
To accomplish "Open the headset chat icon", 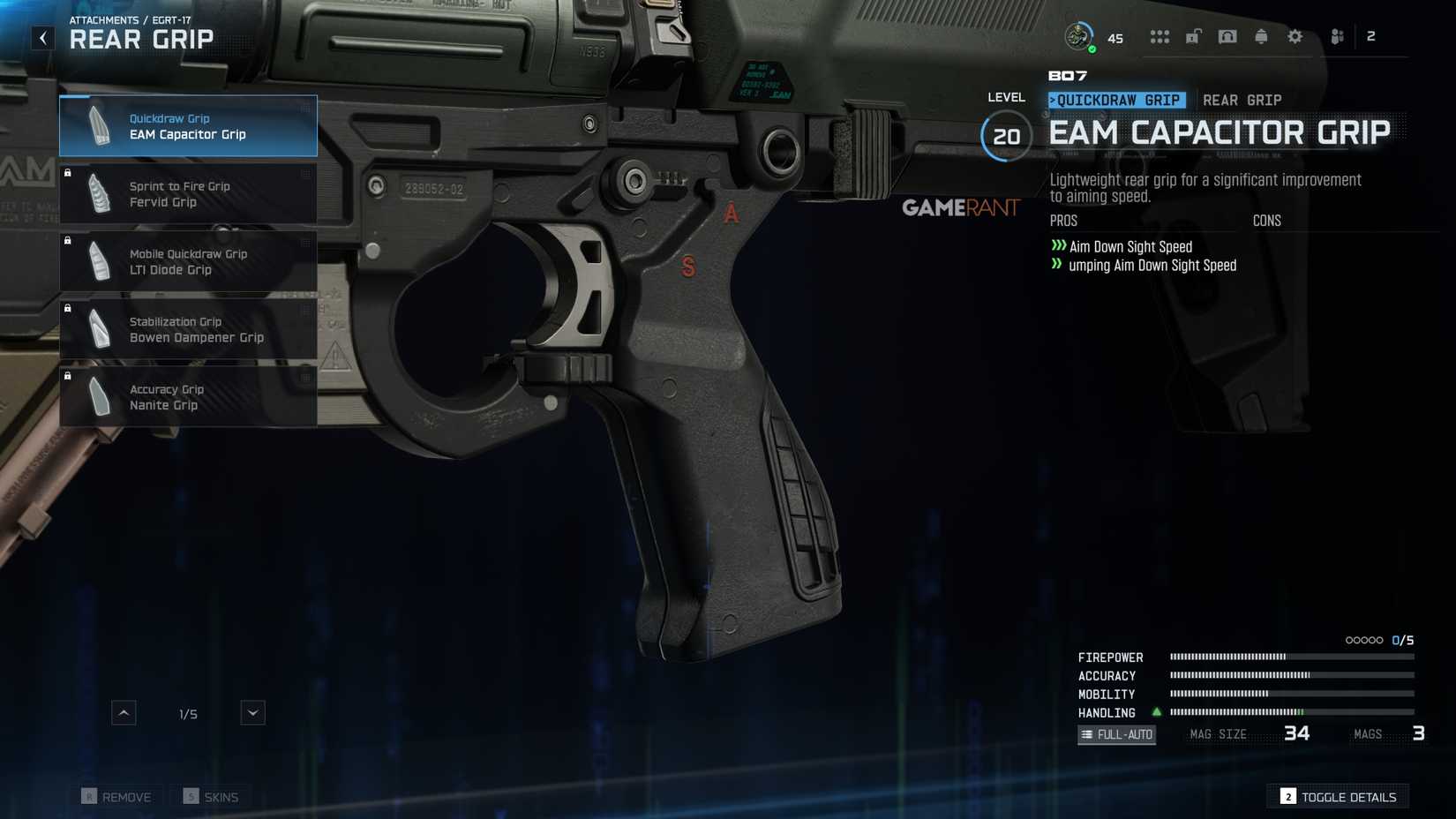I will [1227, 36].
